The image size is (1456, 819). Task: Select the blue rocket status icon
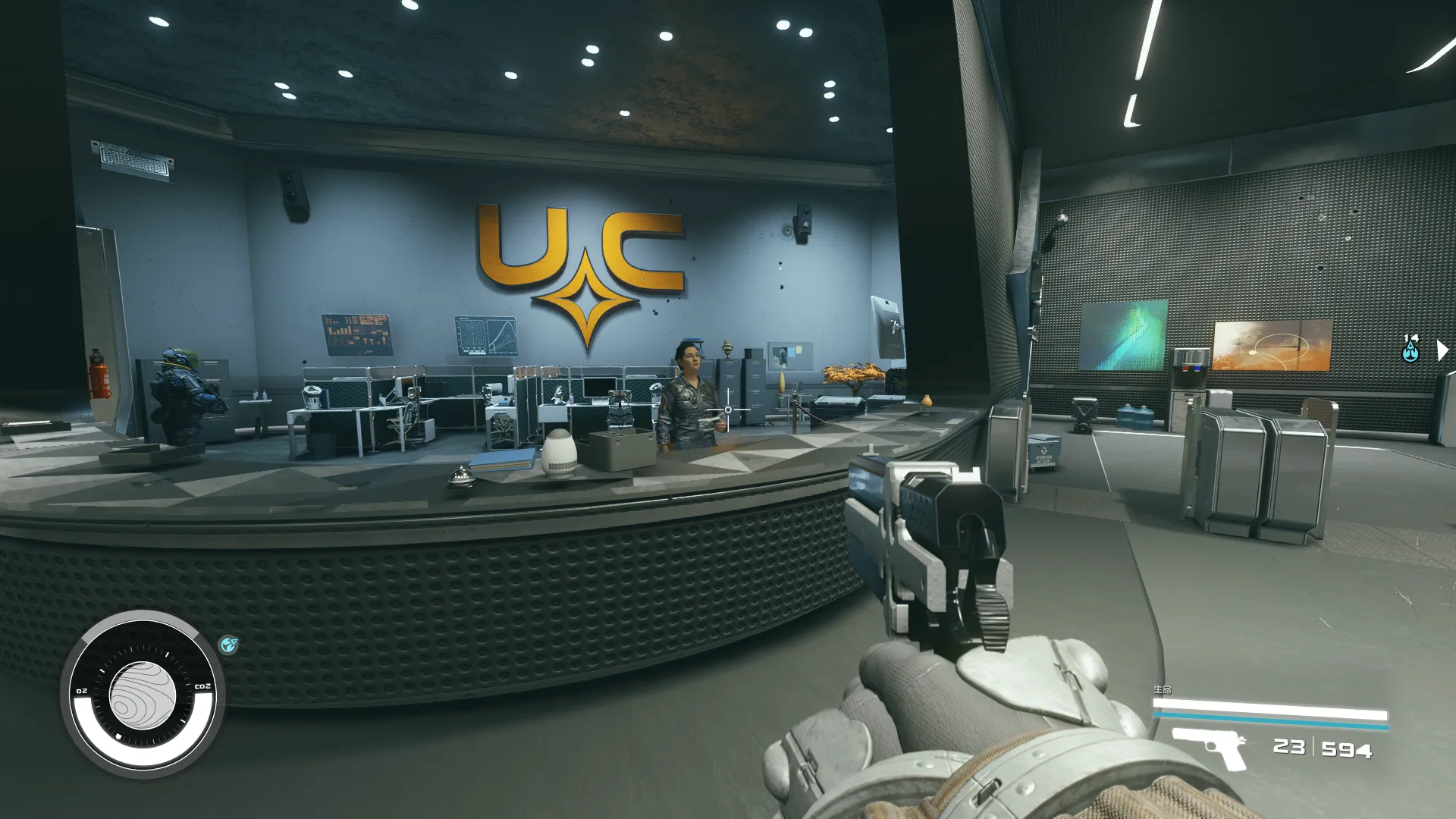pos(228,645)
